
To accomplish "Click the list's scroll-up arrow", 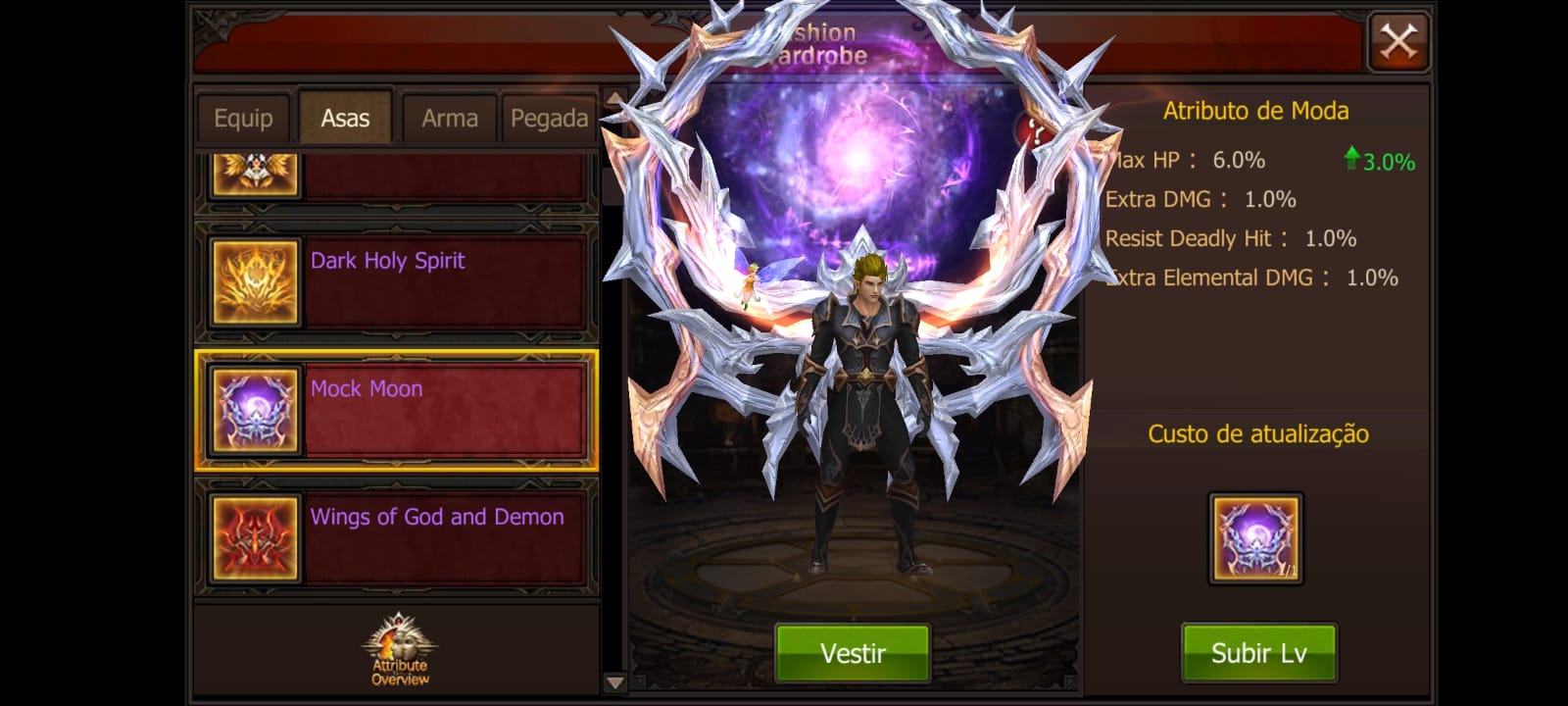I will coord(614,98).
